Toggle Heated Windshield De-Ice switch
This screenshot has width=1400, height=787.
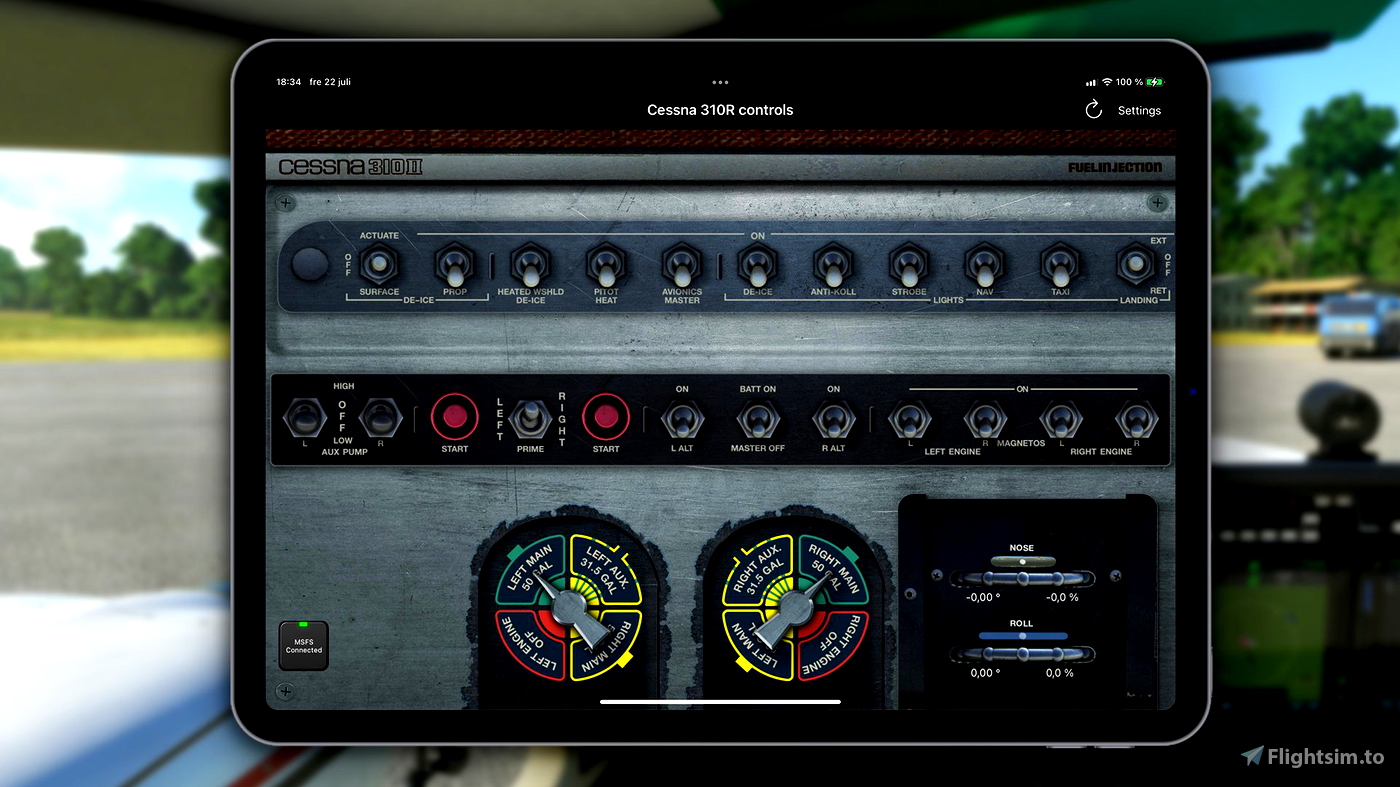coord(530,266)
